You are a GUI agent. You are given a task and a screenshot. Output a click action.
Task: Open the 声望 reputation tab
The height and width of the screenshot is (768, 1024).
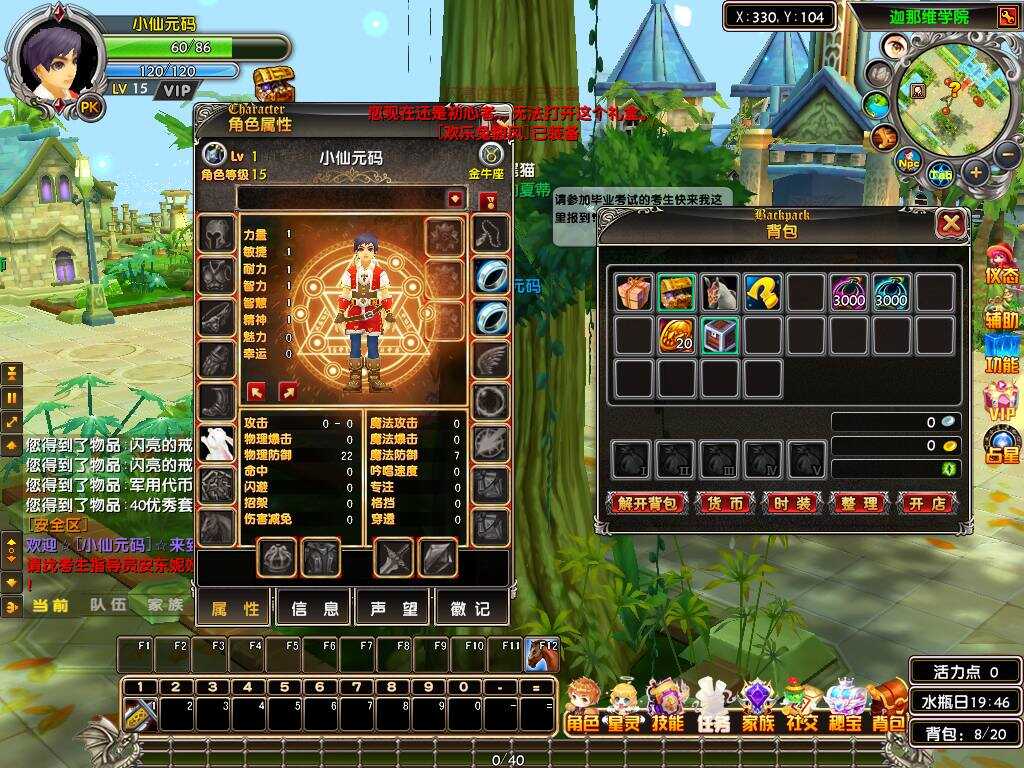point(392,608)
